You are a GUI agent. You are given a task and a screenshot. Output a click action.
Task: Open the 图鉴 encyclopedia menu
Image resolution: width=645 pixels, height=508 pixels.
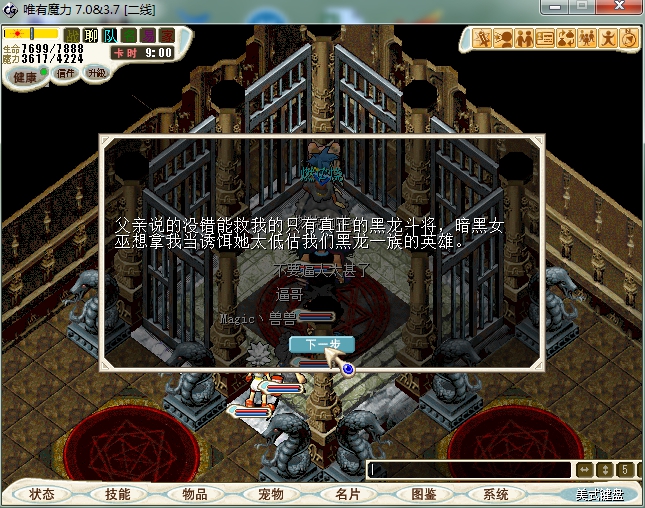[423, 494]
